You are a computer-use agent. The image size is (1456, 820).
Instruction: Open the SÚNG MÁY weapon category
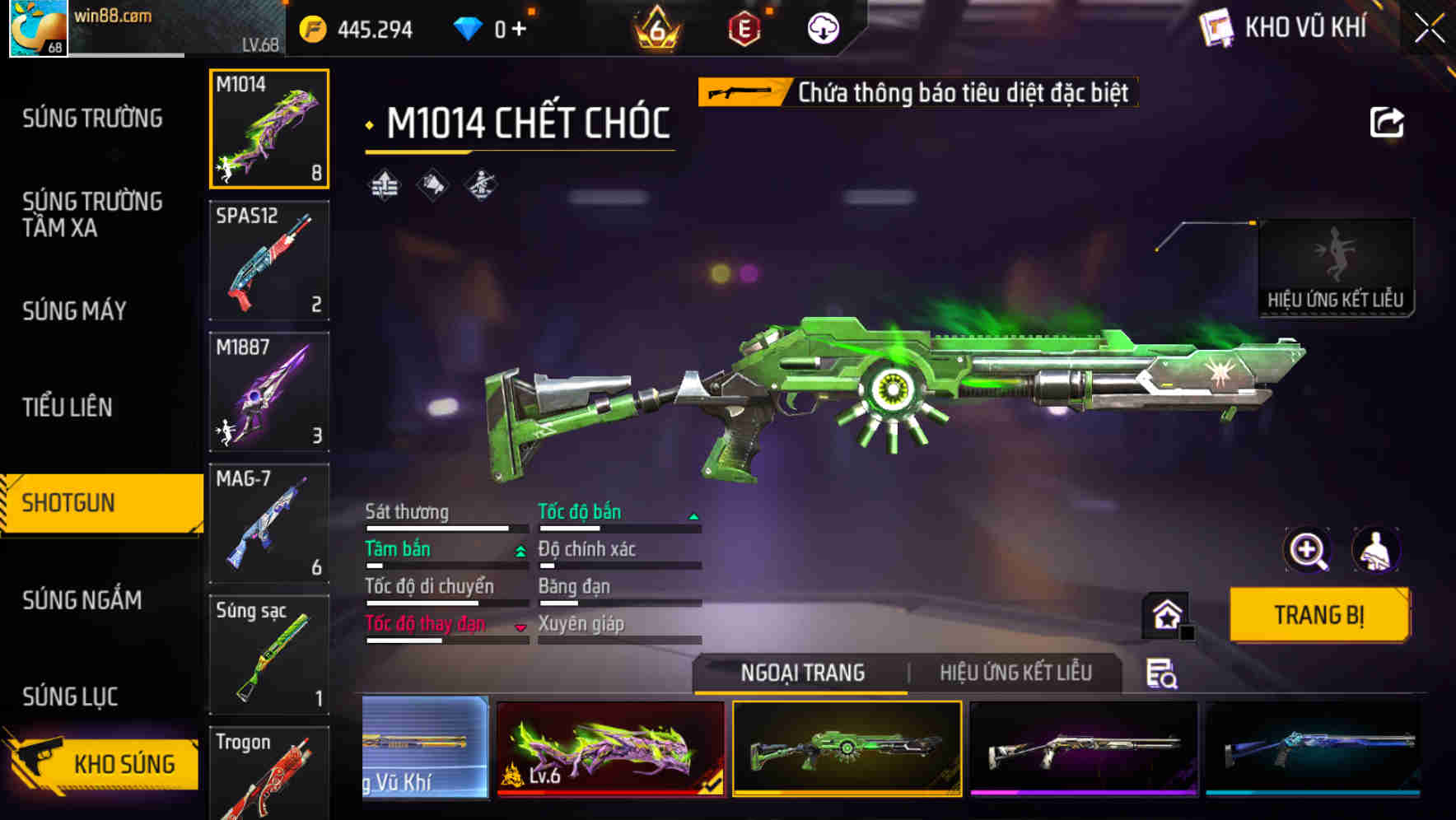[x=74, y=311]
